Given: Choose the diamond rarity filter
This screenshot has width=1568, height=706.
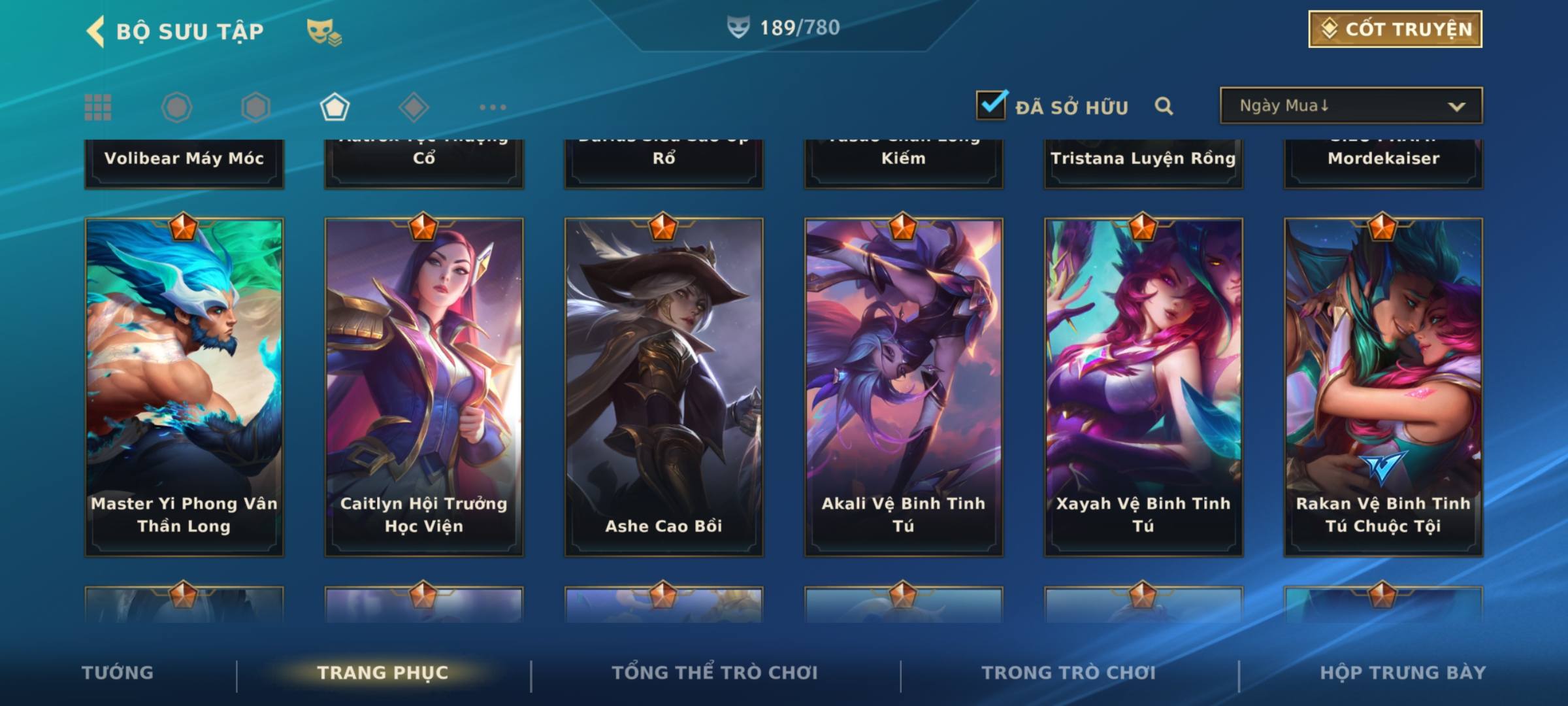Looking at the screenshot, I should [414, 107].
